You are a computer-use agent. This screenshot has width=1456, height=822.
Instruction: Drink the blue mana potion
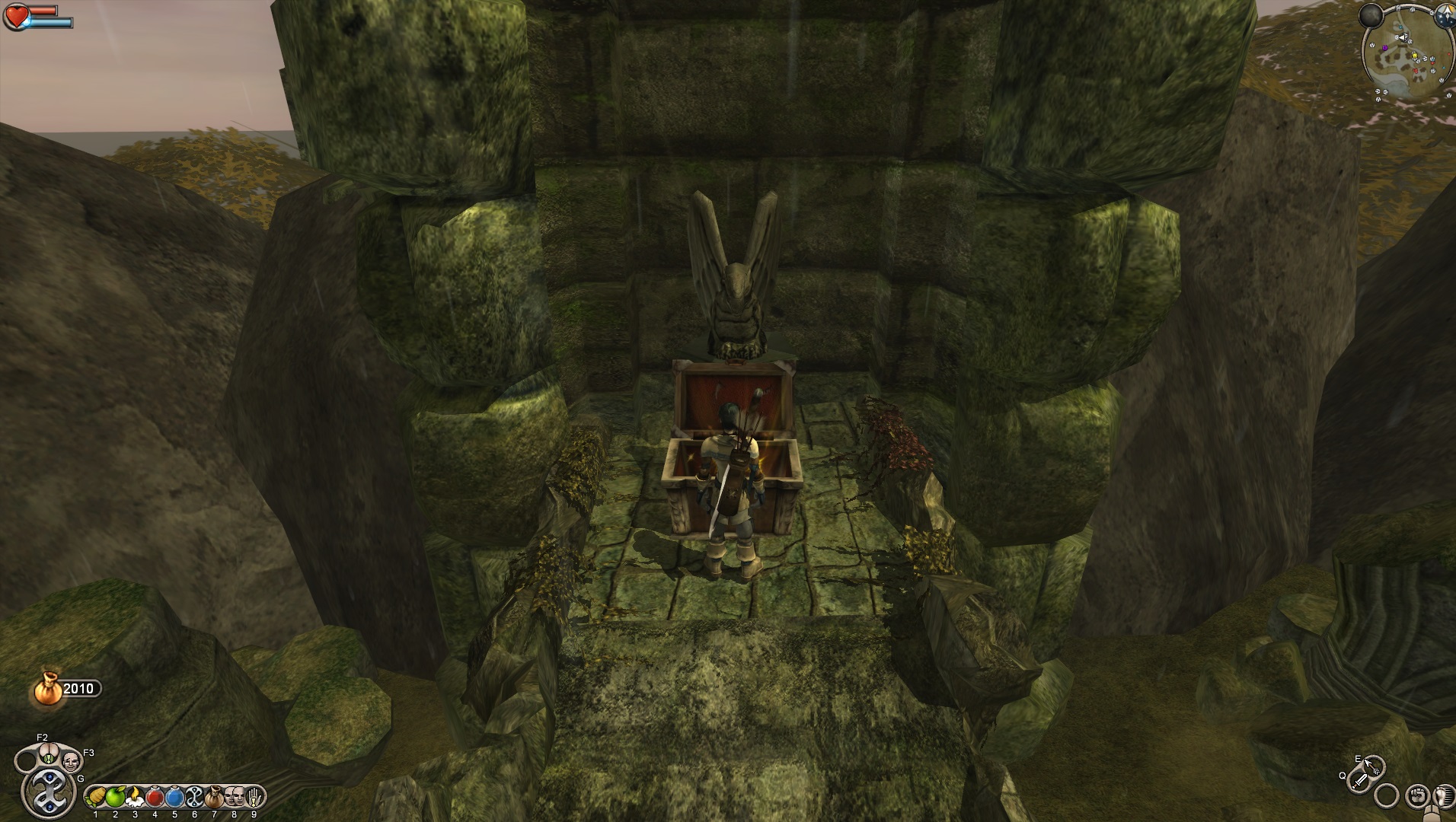(174, 798)
